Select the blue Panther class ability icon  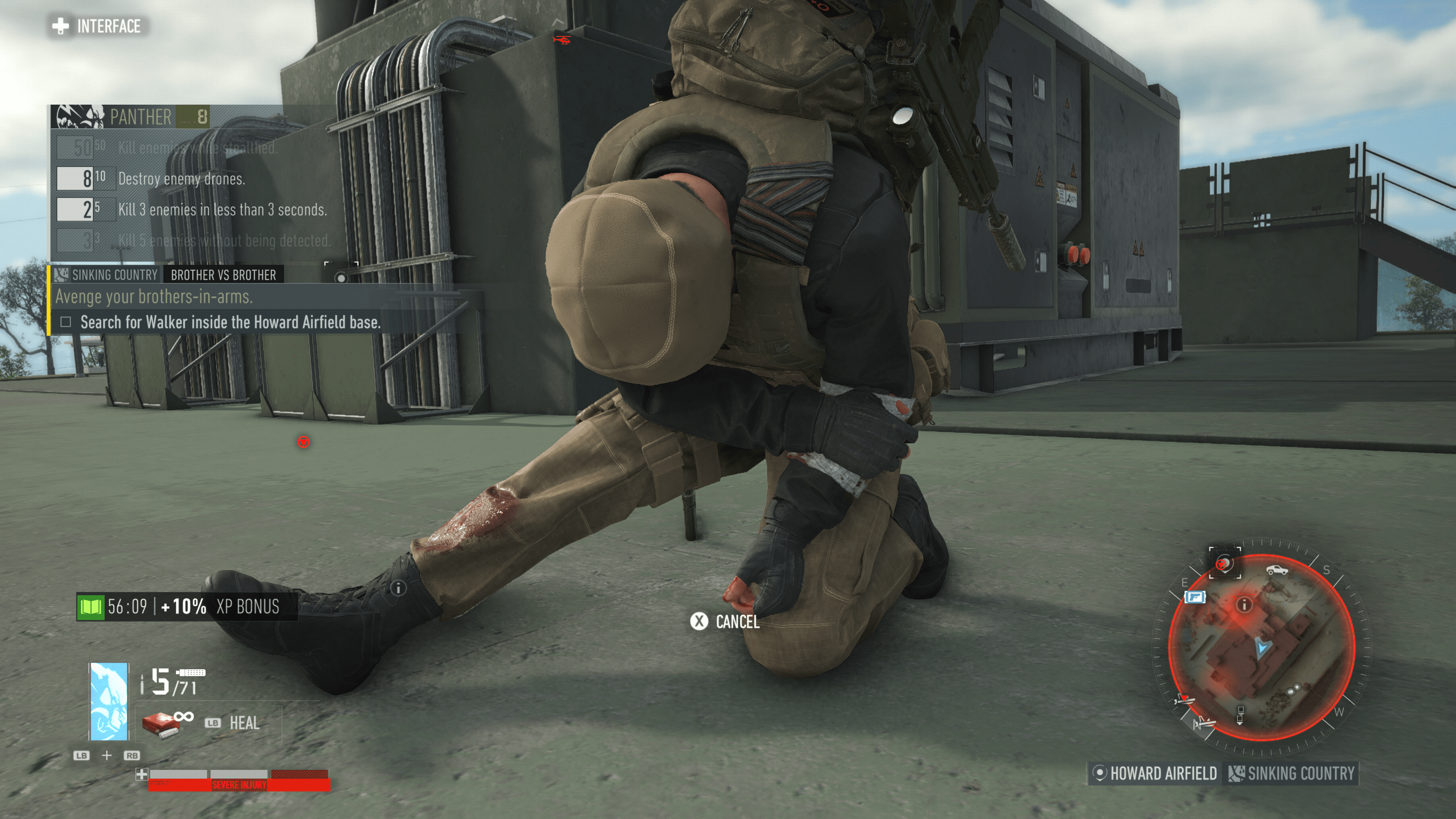pyautogui.click(x=108, y=701)
